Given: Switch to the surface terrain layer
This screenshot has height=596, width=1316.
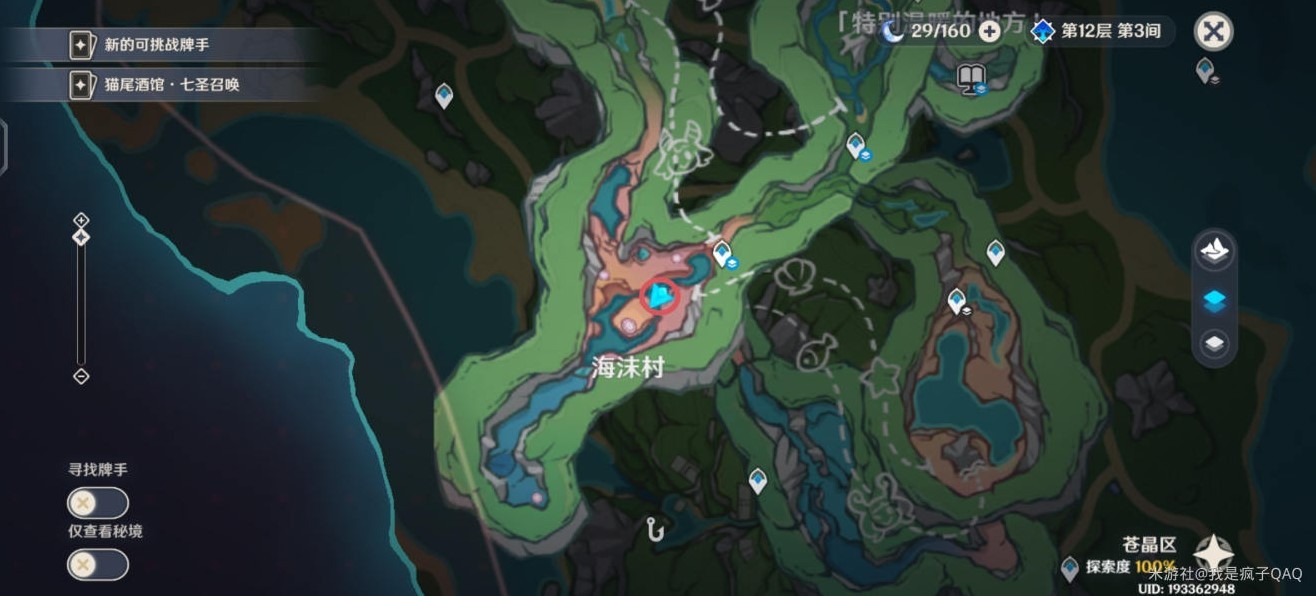Looking at the screenshot, I should (x=1214, y=251).
